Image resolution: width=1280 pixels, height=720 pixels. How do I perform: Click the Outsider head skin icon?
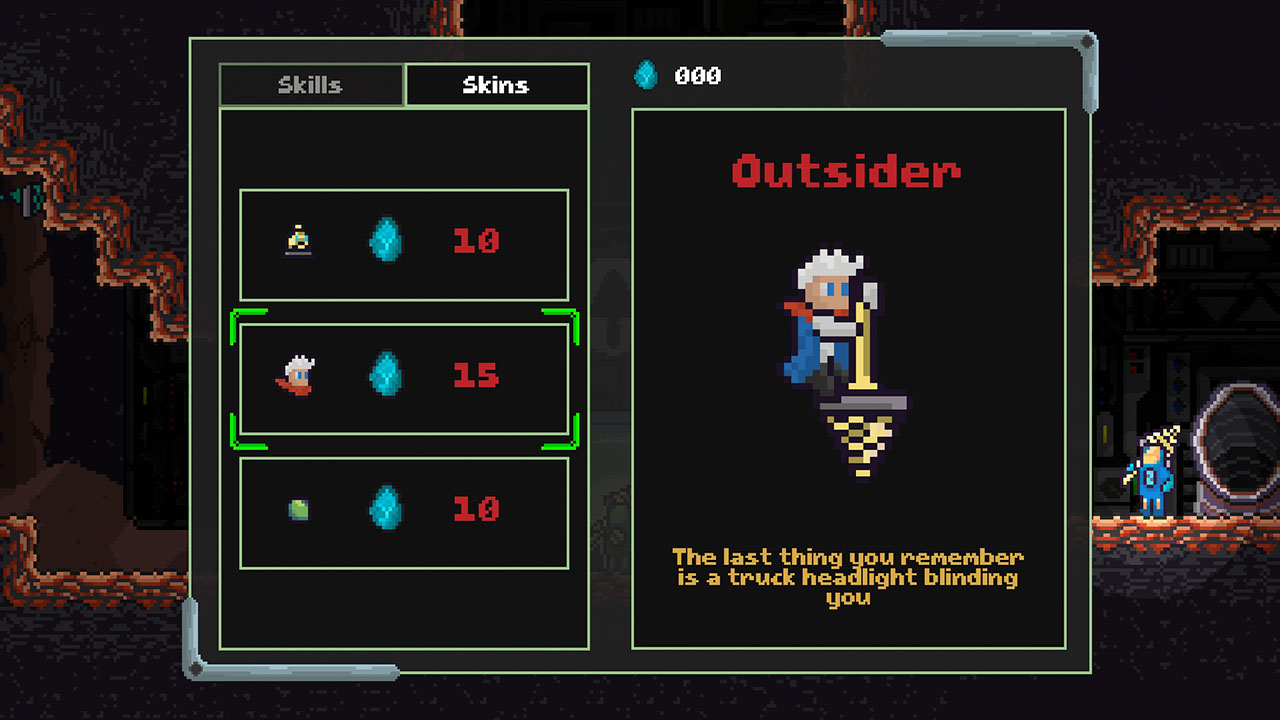pyautogui.click(x=299, y=375)
